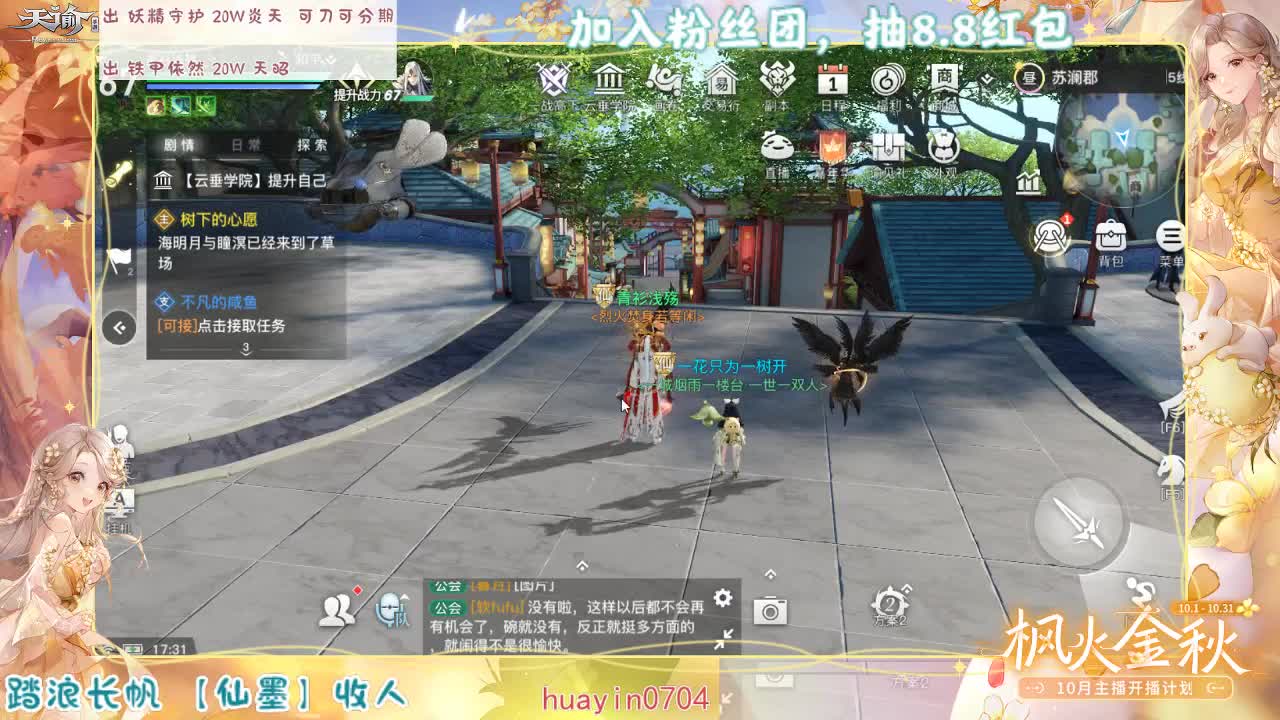Open the 背包 backpack icon
Image resolution: width=1280 pixels, height=720 pixels.
[x=1110, y=237]
